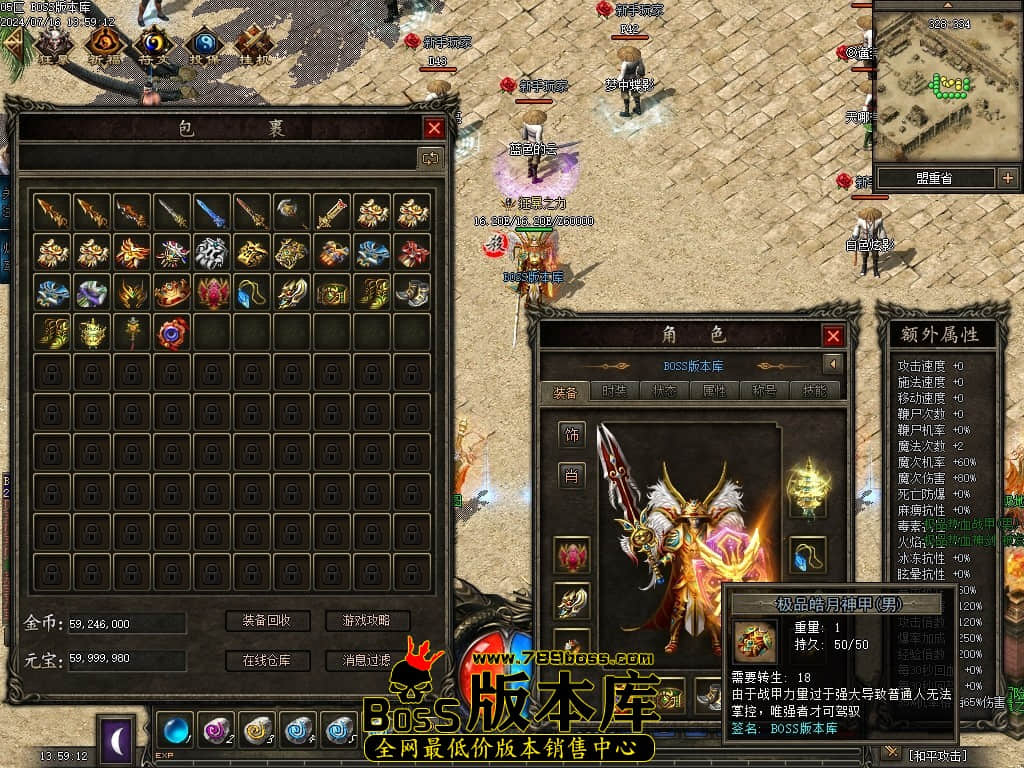
Task: Open the 属性 attributes tab
Action: coord(714,392)
